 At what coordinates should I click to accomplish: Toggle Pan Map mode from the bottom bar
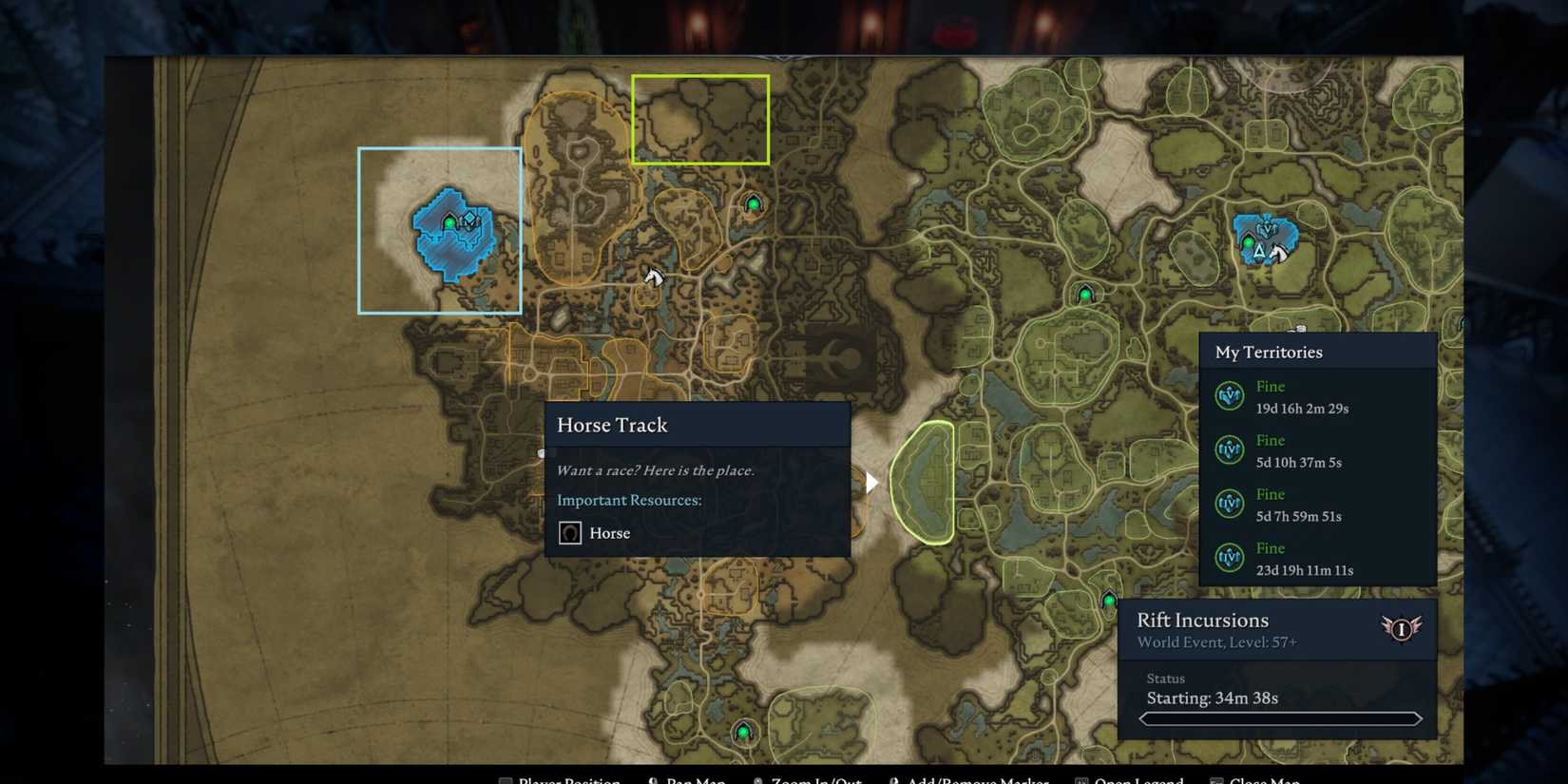[x=694, y=779]
